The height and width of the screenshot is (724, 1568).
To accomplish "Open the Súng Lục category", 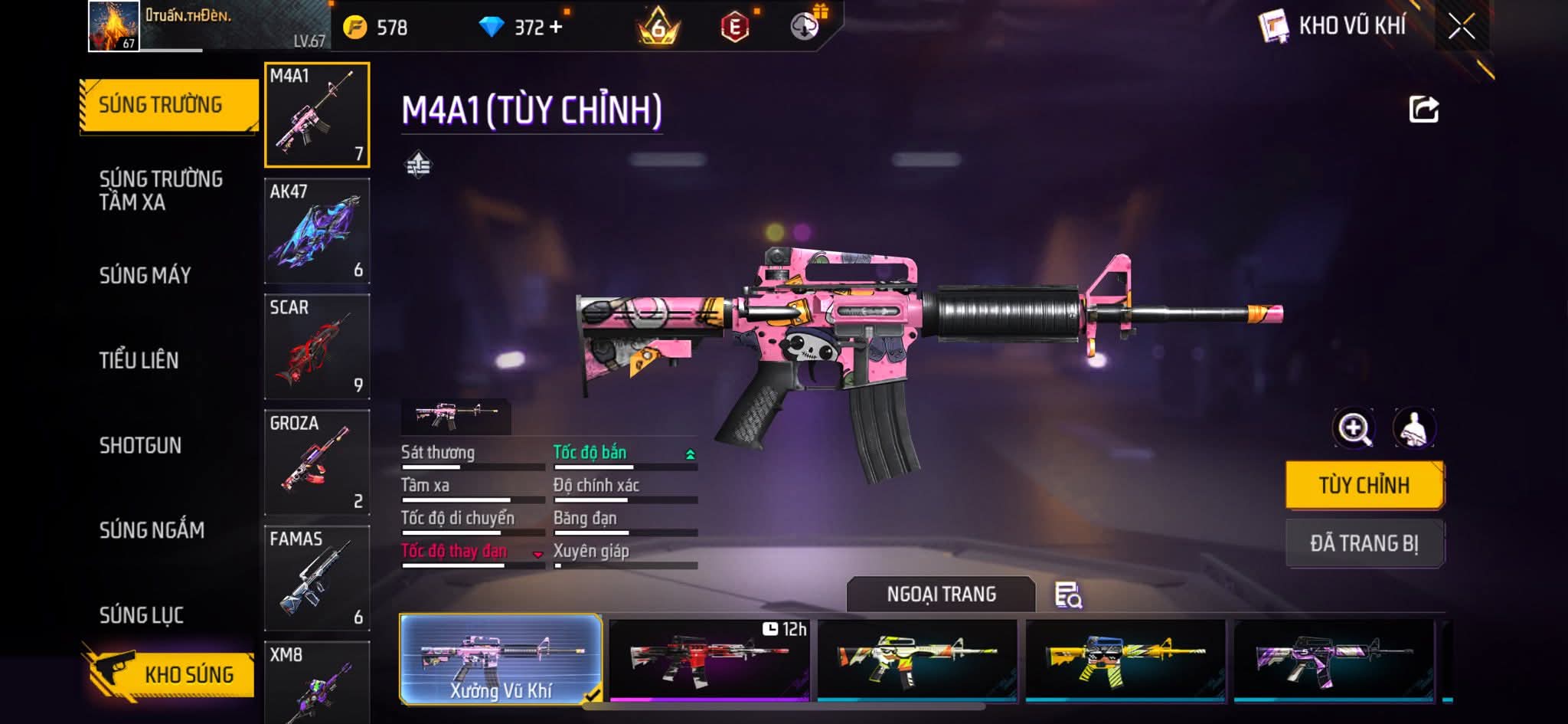I will tap(142, 614).
